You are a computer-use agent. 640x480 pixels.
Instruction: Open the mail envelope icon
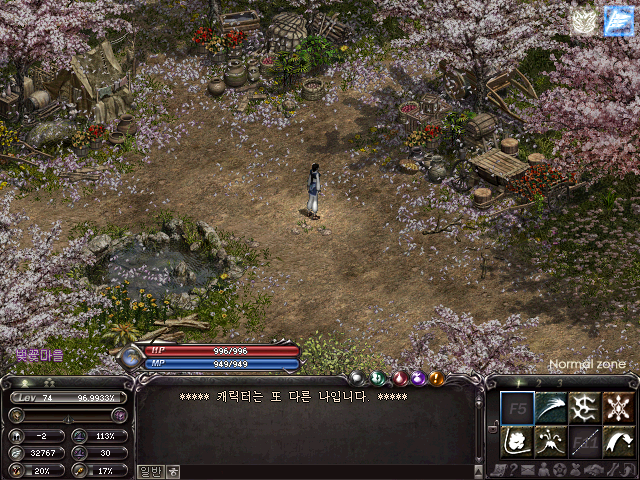point(527,470)
